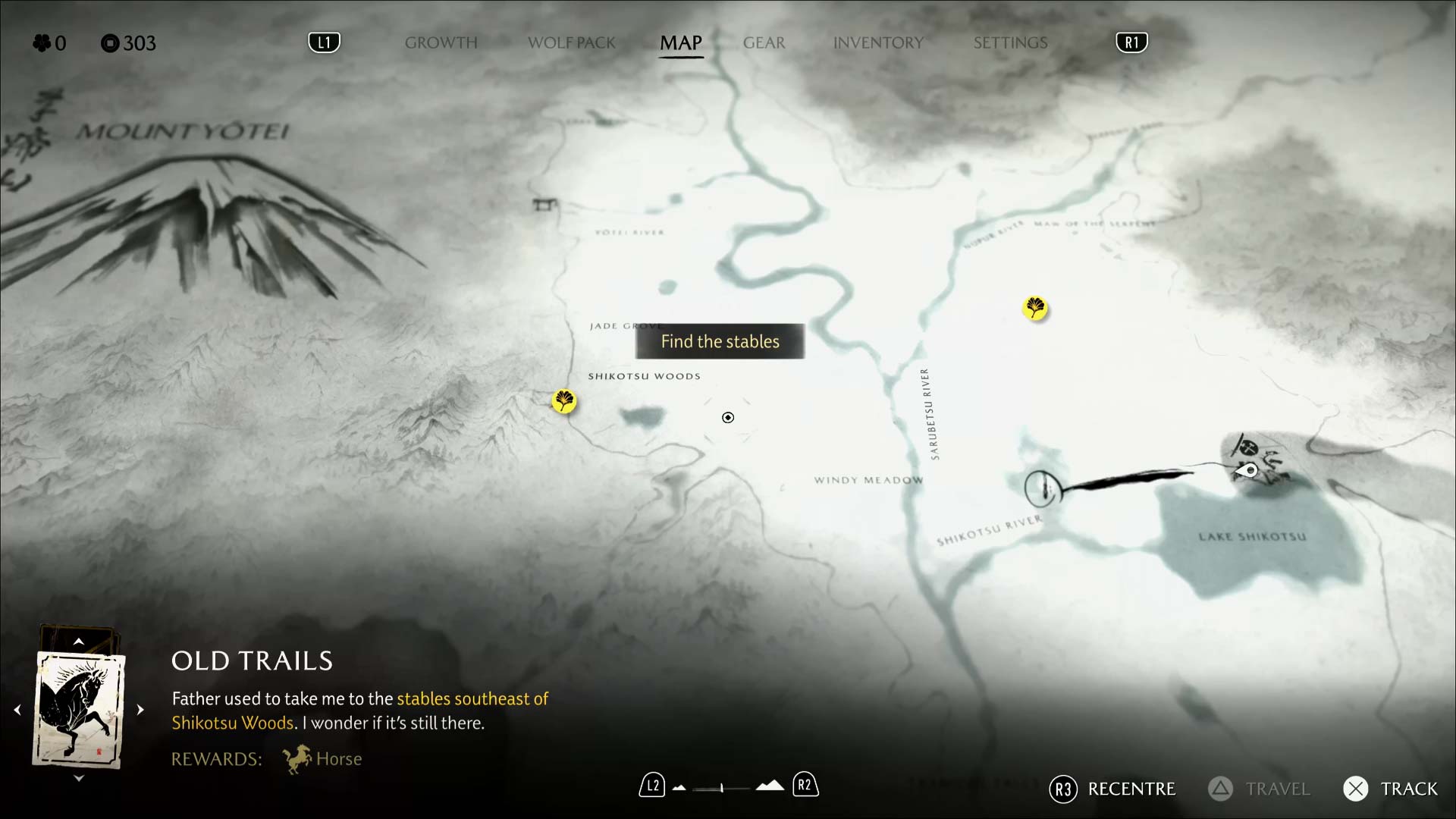Click the Find the stables objective label
Screen dimensions: 1456x819
coord(720,341)
